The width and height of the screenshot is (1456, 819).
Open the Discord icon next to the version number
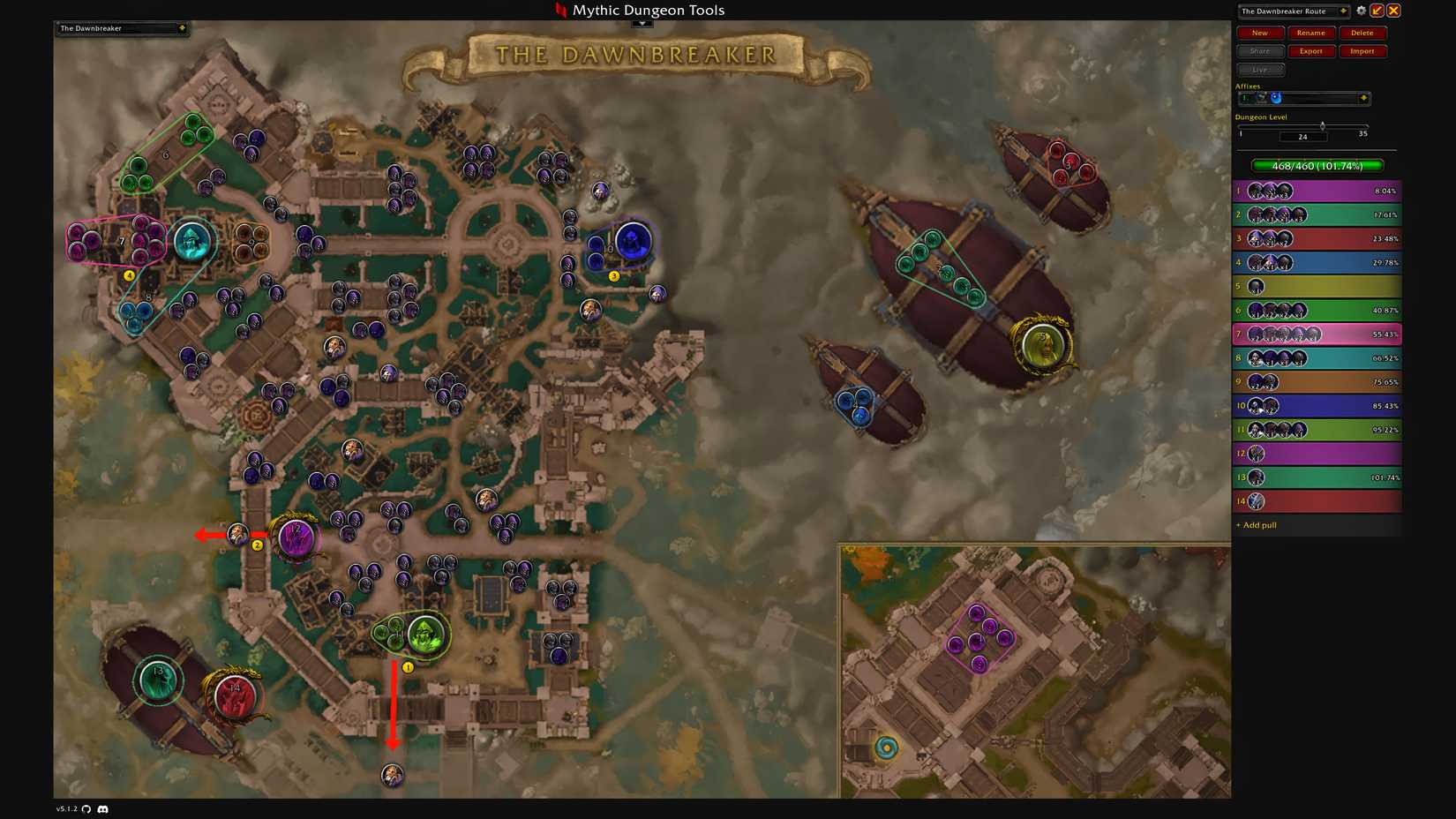[x=104, y=808]
